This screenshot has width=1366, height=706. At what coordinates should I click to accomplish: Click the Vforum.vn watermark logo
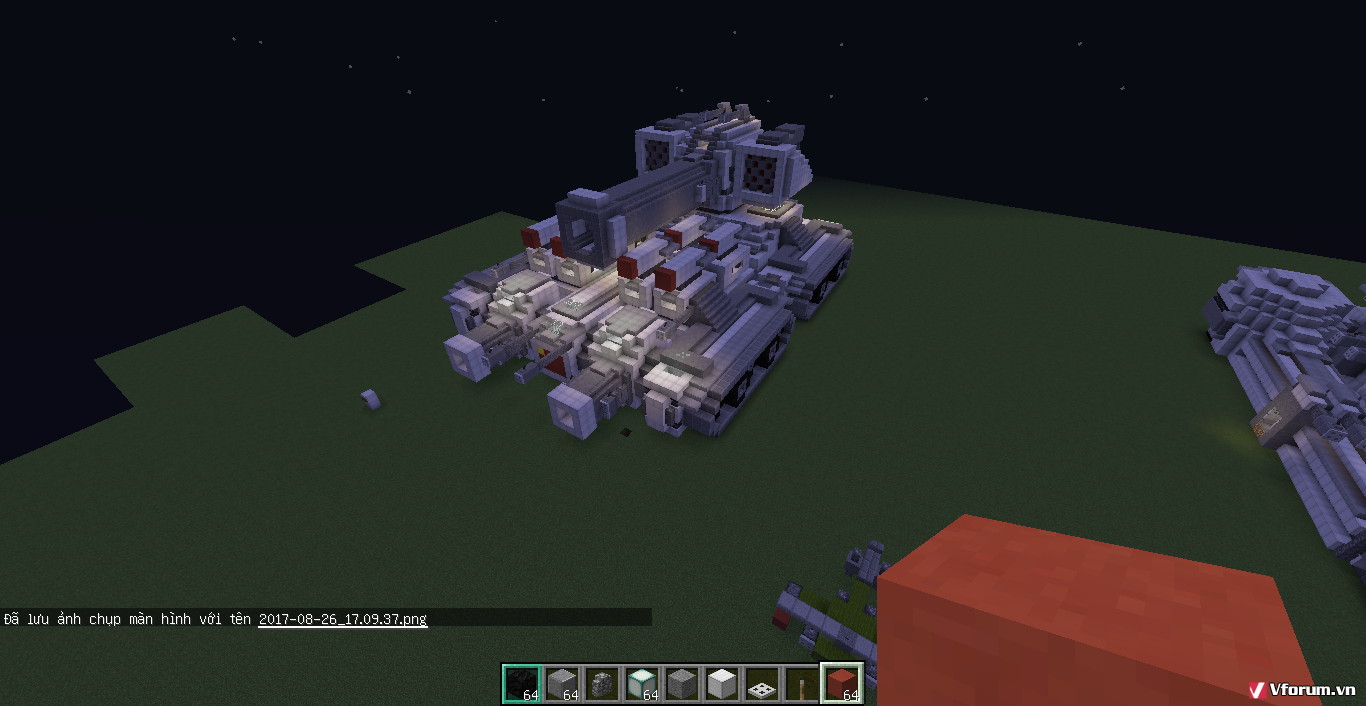tap(1301, 689)
